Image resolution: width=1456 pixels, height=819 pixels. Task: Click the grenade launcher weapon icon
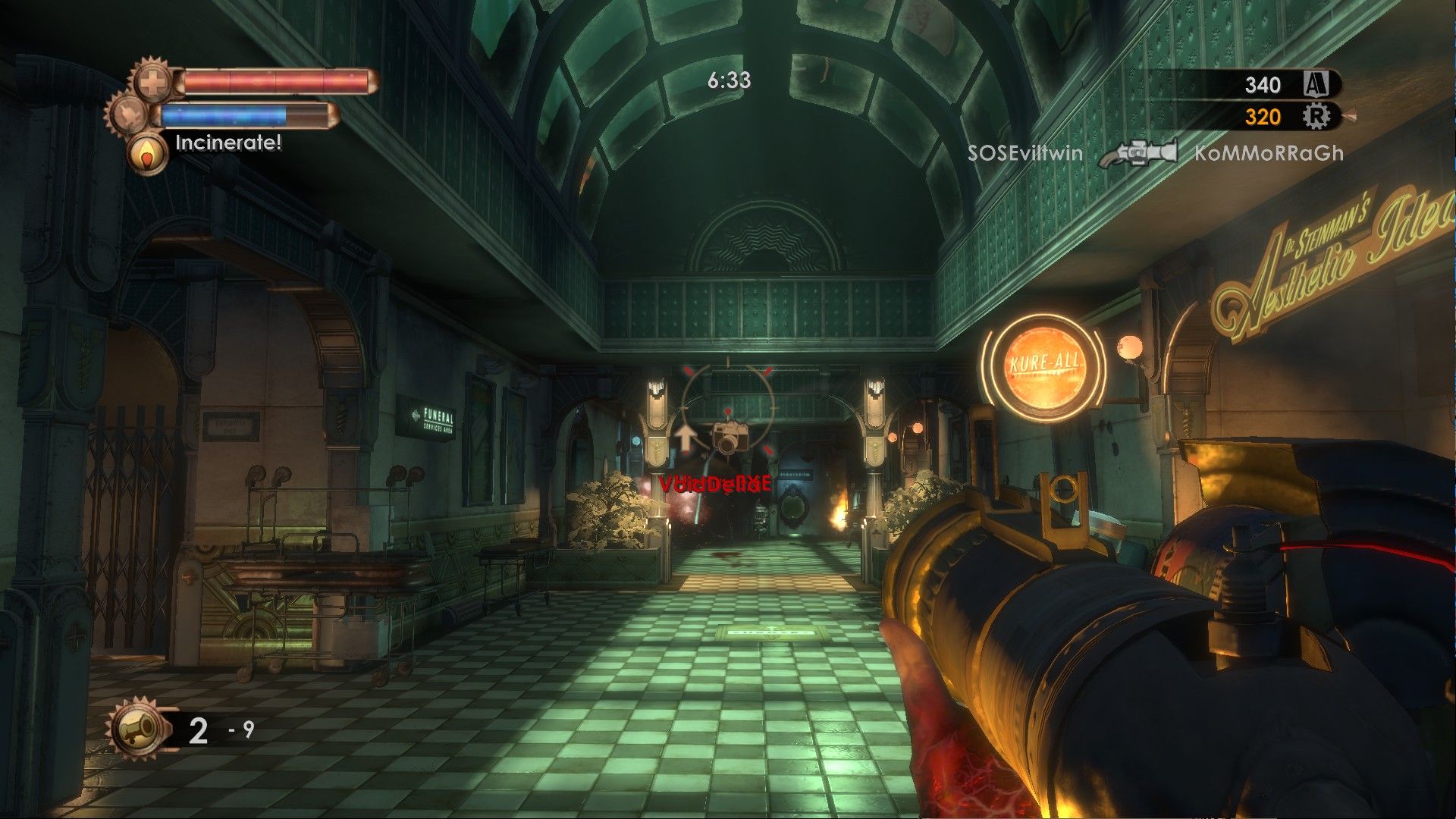pos(136,730)
